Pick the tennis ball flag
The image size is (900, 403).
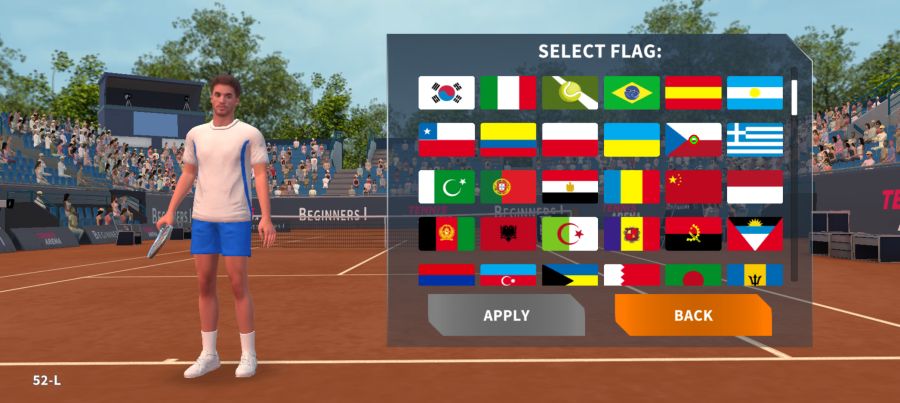point(570,93)
